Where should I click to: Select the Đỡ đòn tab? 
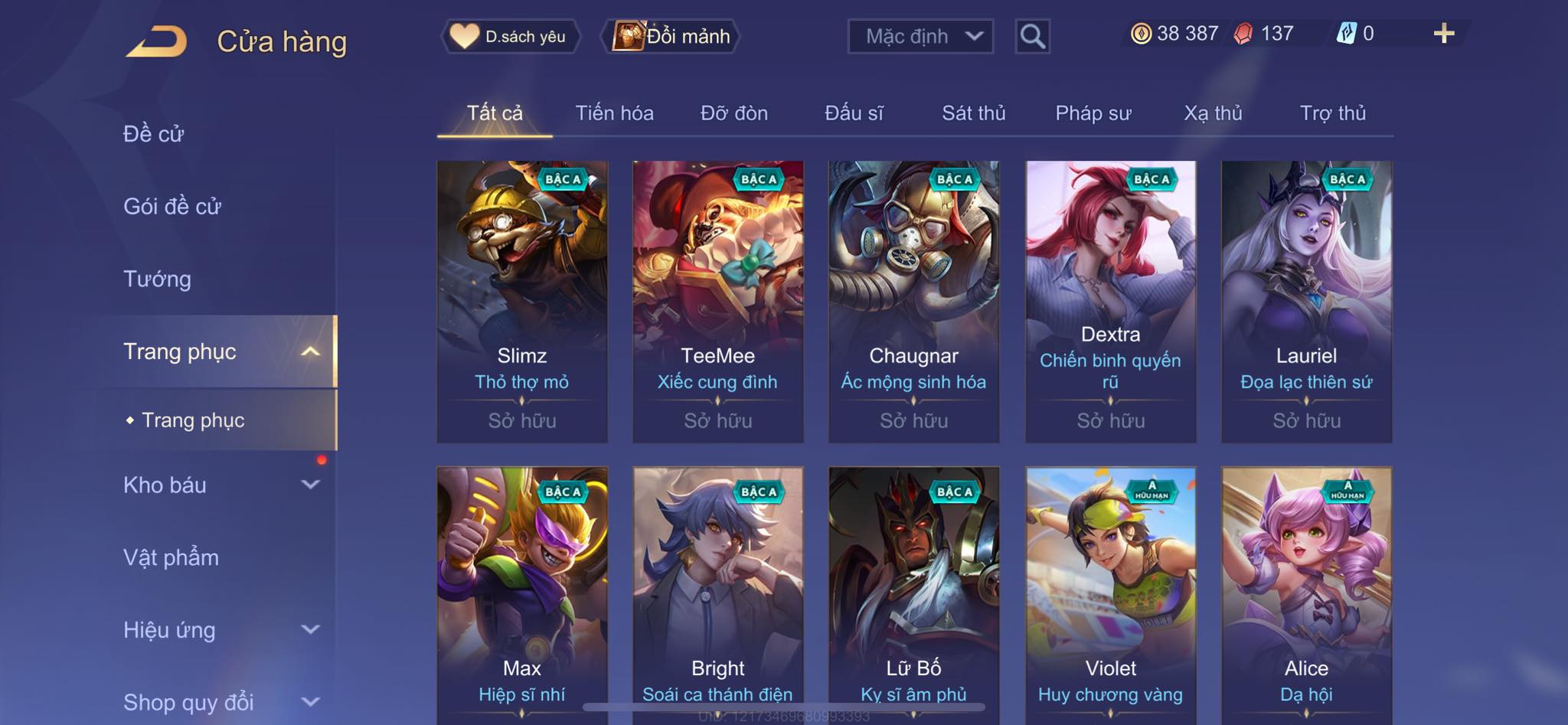point(733,113)
